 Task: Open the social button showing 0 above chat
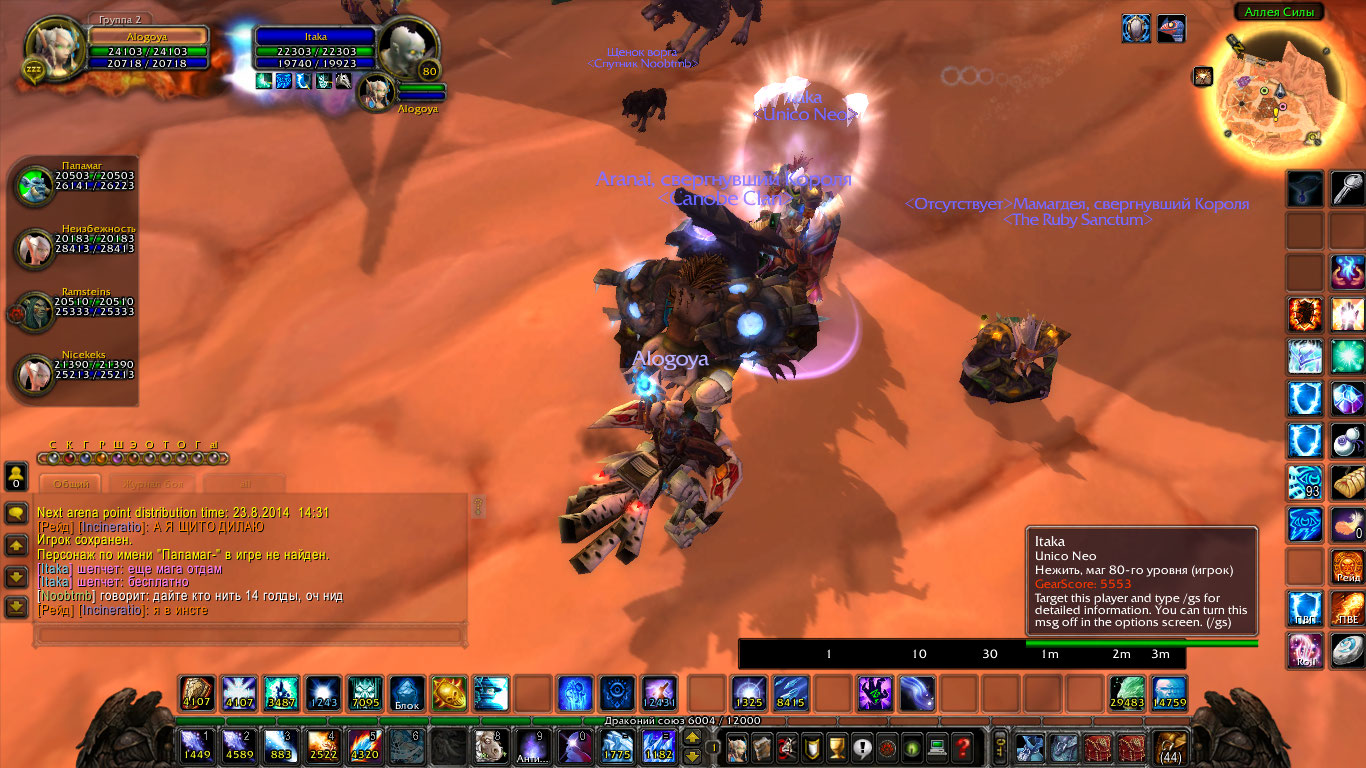[x=16, y=475]
